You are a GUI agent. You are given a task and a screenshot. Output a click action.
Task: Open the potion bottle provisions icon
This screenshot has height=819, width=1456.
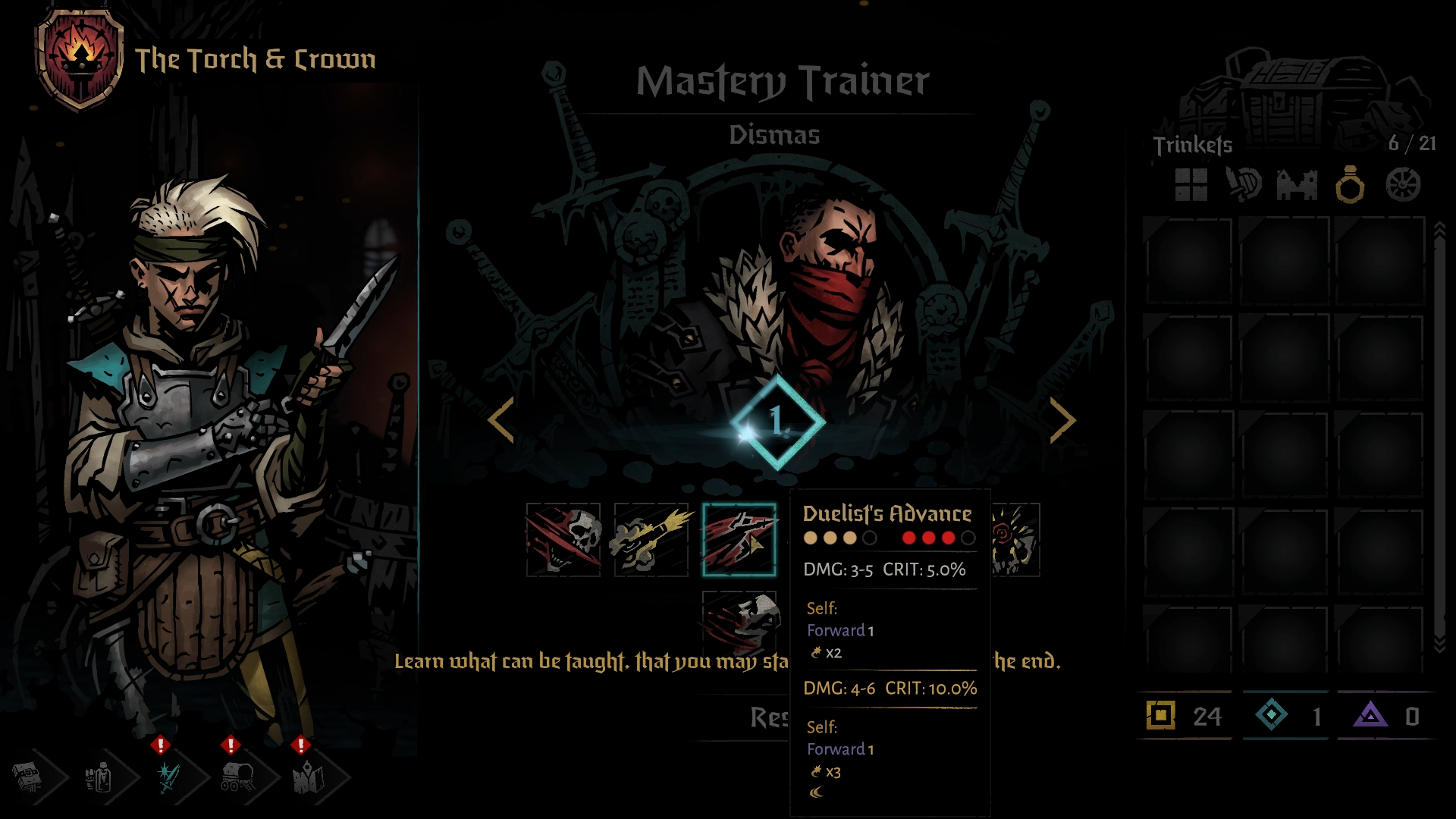point(99,777)
